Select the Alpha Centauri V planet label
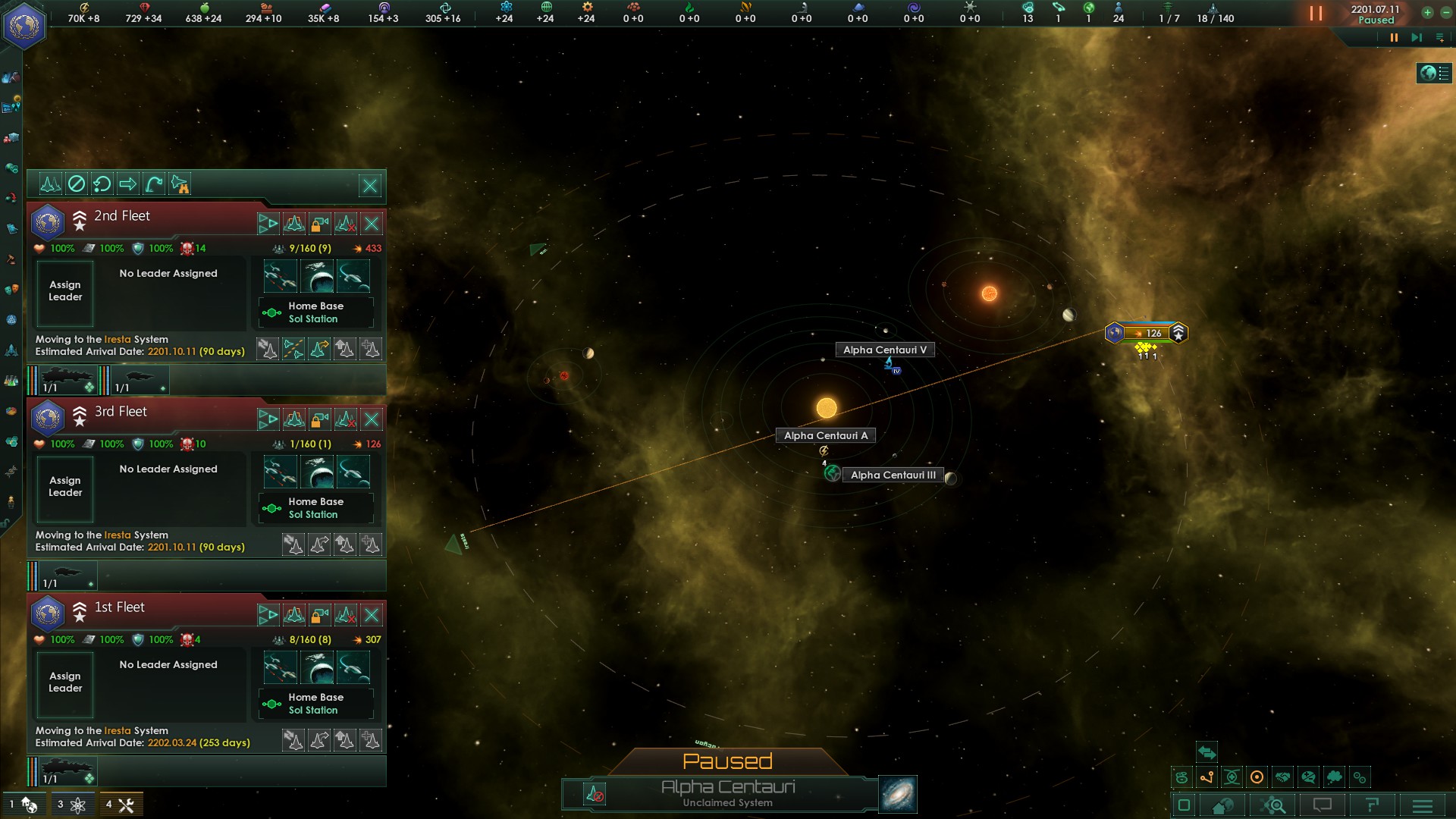The image size is (1456, 819). tap(884, 350)
